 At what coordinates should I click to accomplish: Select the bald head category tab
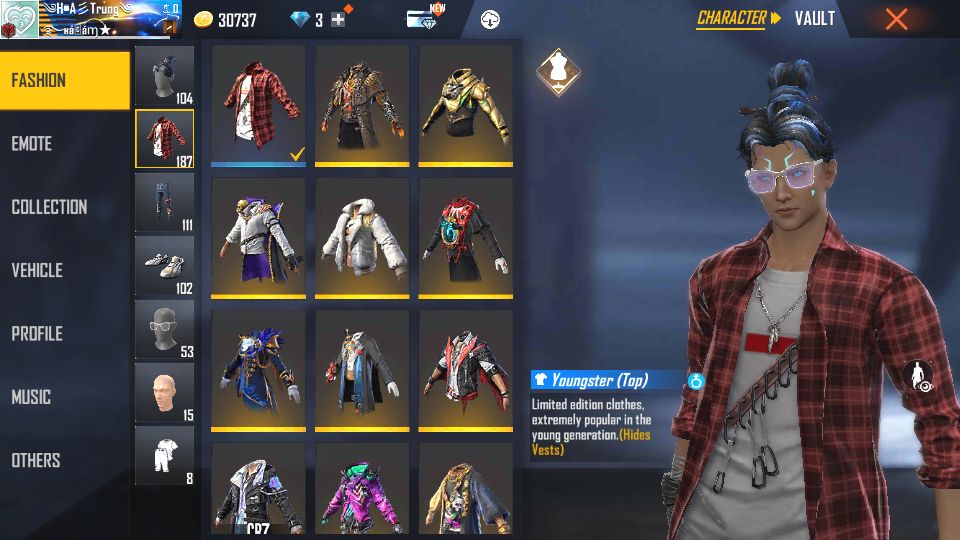pyautogui.click(x=164, y=392)
